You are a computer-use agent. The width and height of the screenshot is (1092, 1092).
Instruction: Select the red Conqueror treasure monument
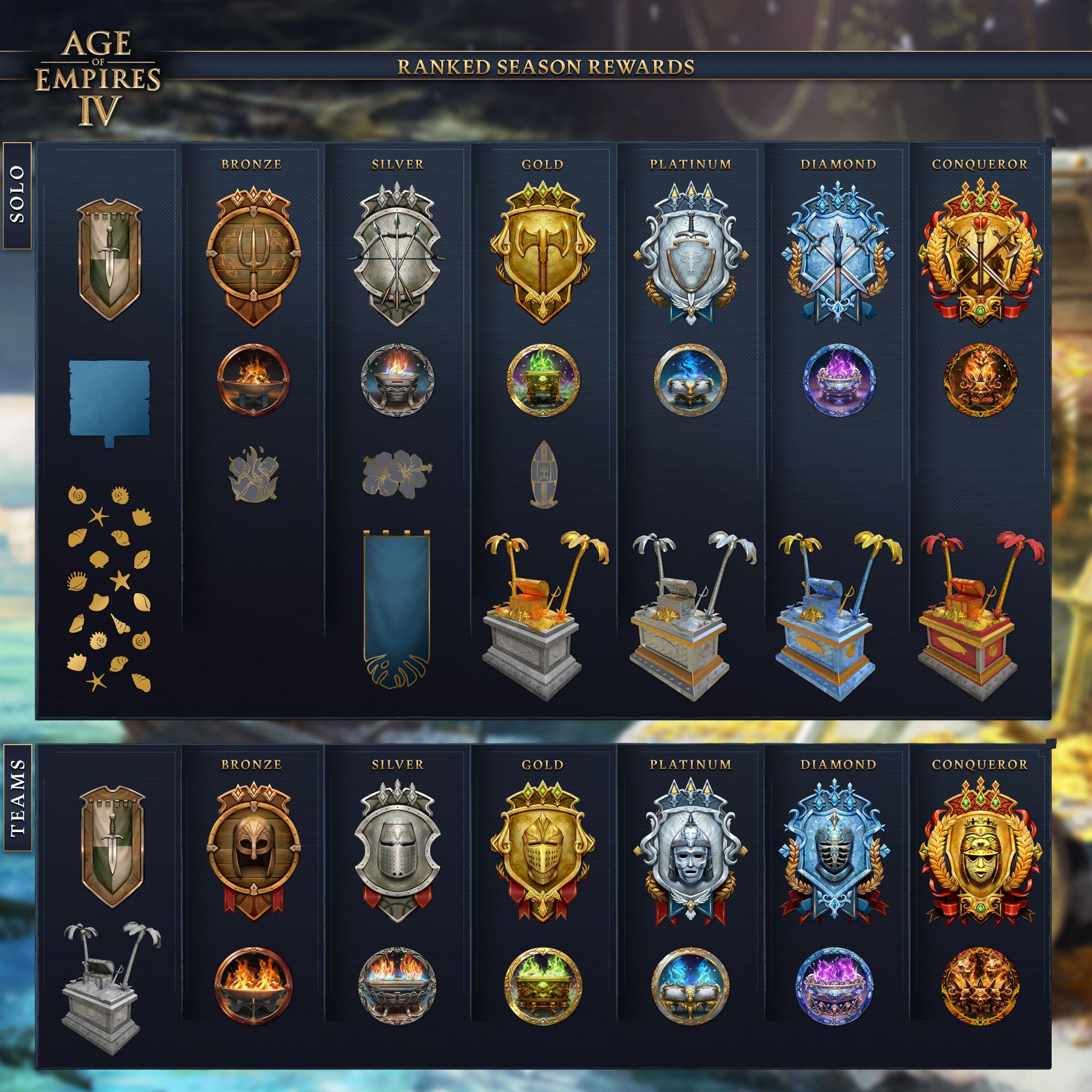point(980,617)
